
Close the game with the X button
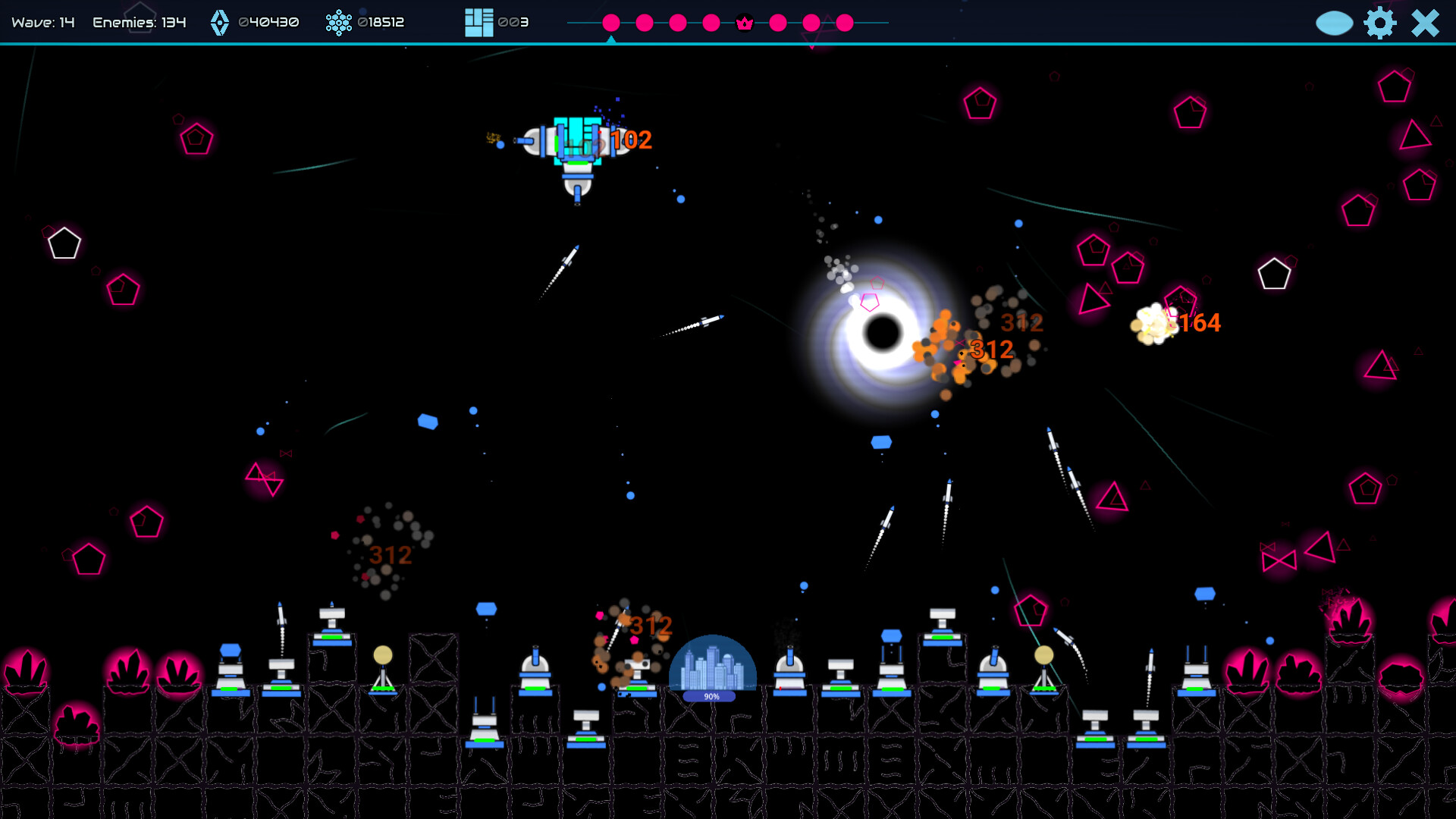tap(1424, 23)
